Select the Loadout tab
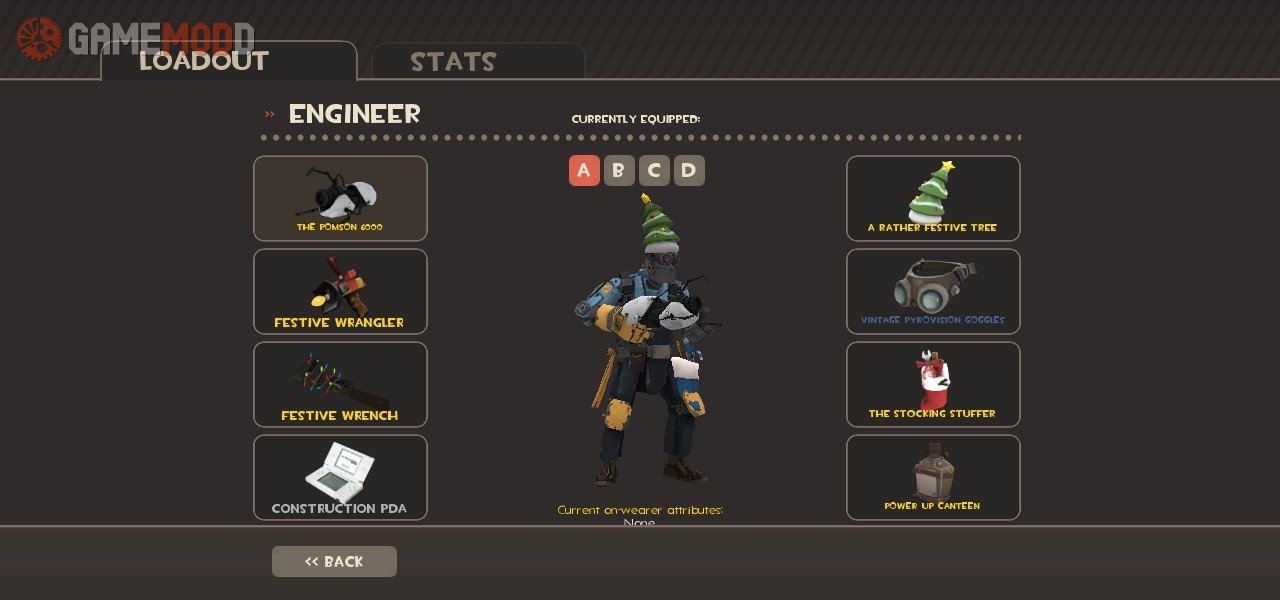The image size is (1280, 600). click(228, 61)
